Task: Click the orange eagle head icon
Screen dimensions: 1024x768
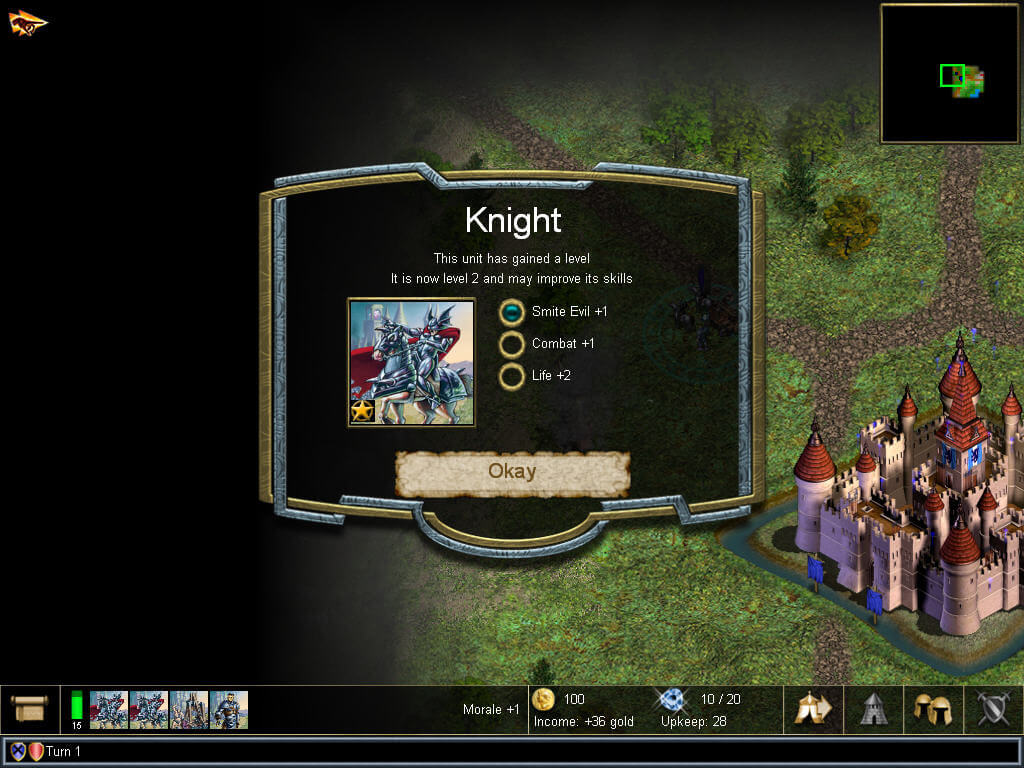Action: point(28,22)
